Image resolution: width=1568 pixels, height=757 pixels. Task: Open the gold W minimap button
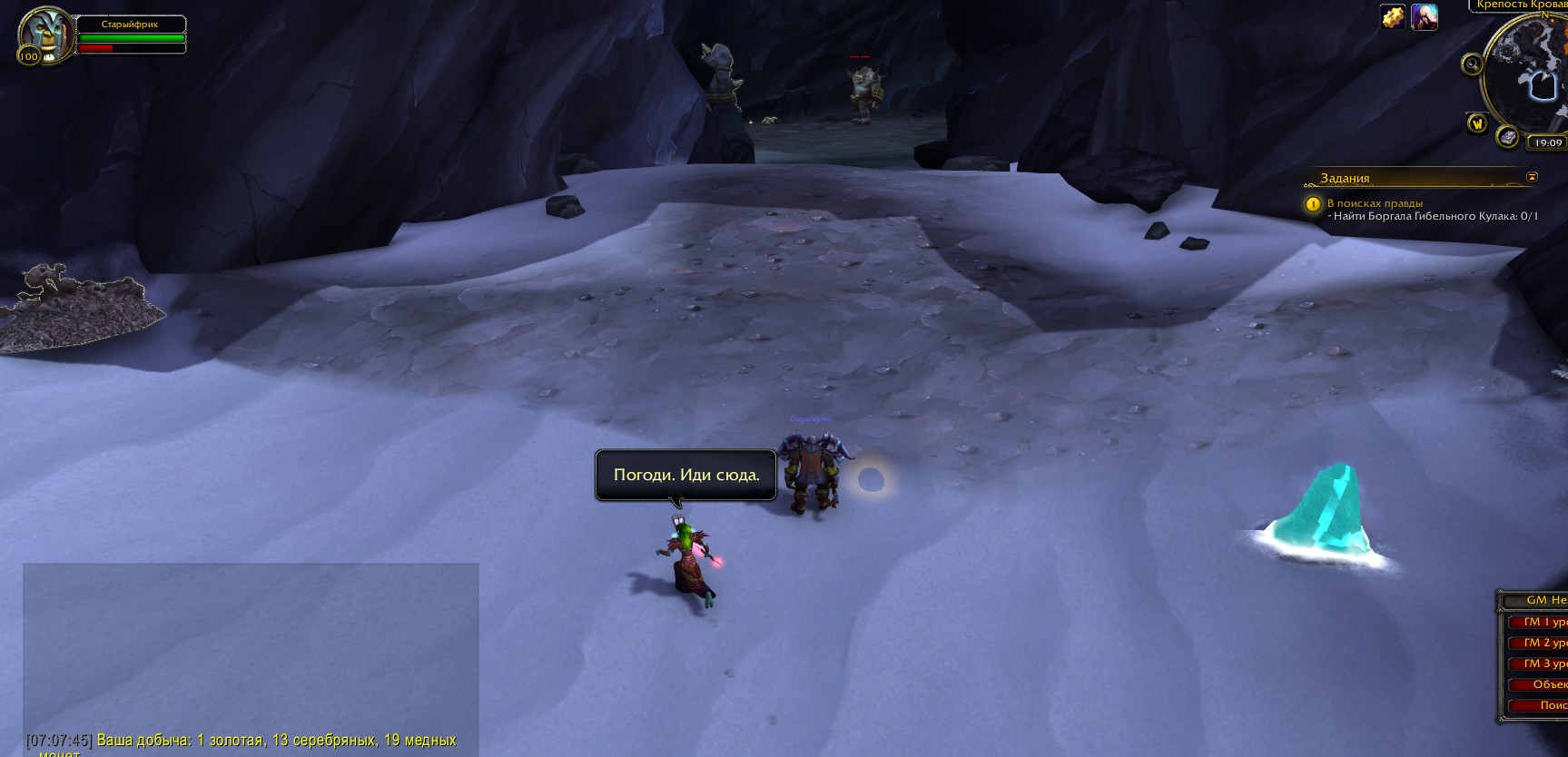[1477, 123]
